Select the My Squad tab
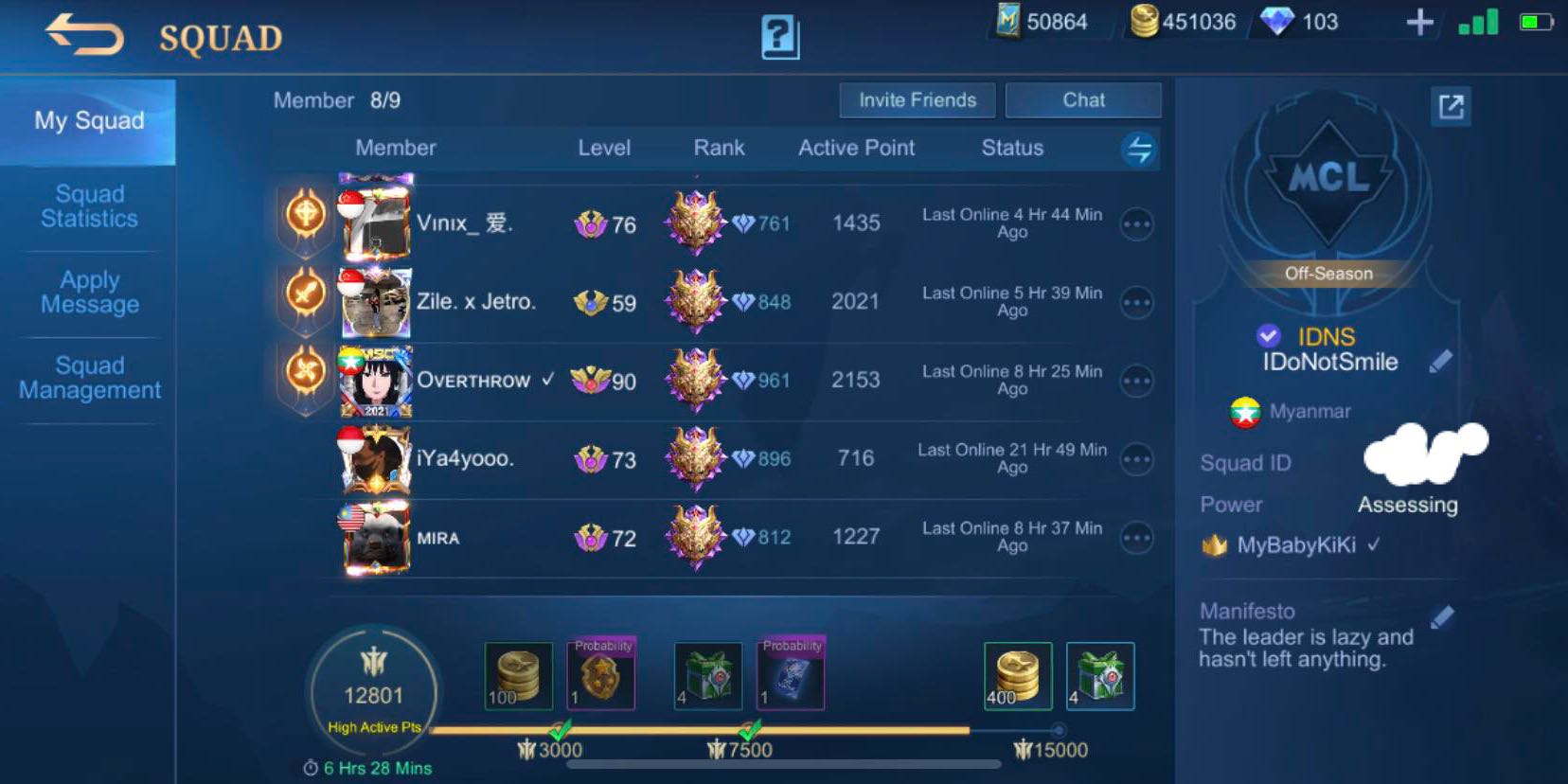 [88, 120]
